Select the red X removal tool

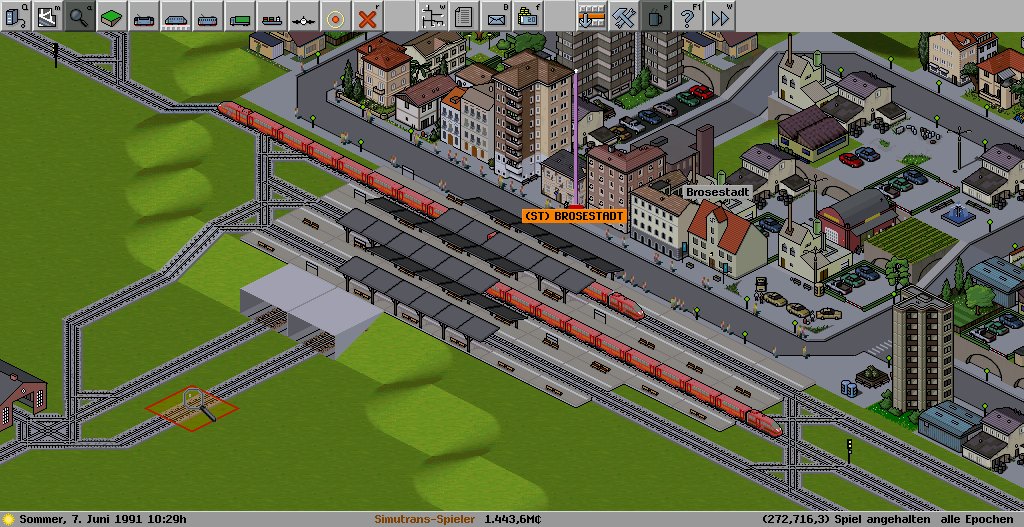tap(368, 16)
